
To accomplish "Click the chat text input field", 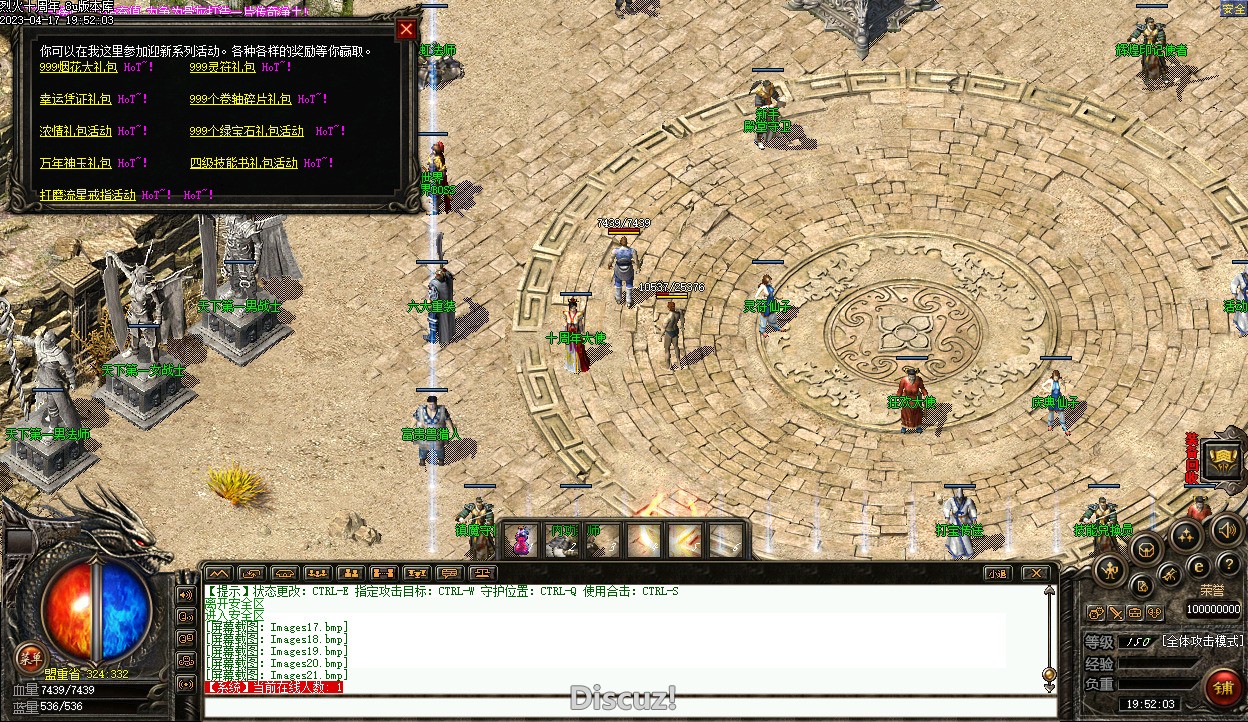I will pyautogui.click(x=630, y=707).
